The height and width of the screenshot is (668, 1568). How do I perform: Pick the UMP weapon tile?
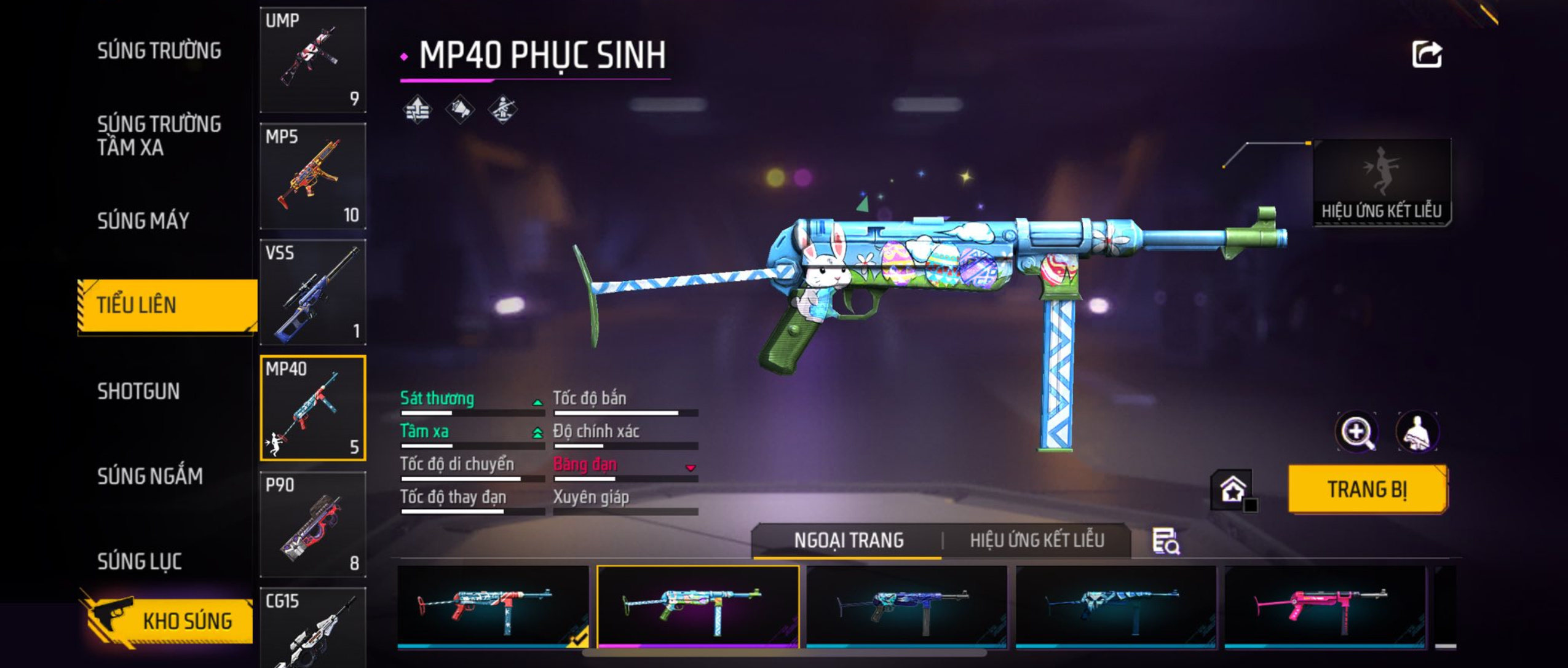[313, 60]
